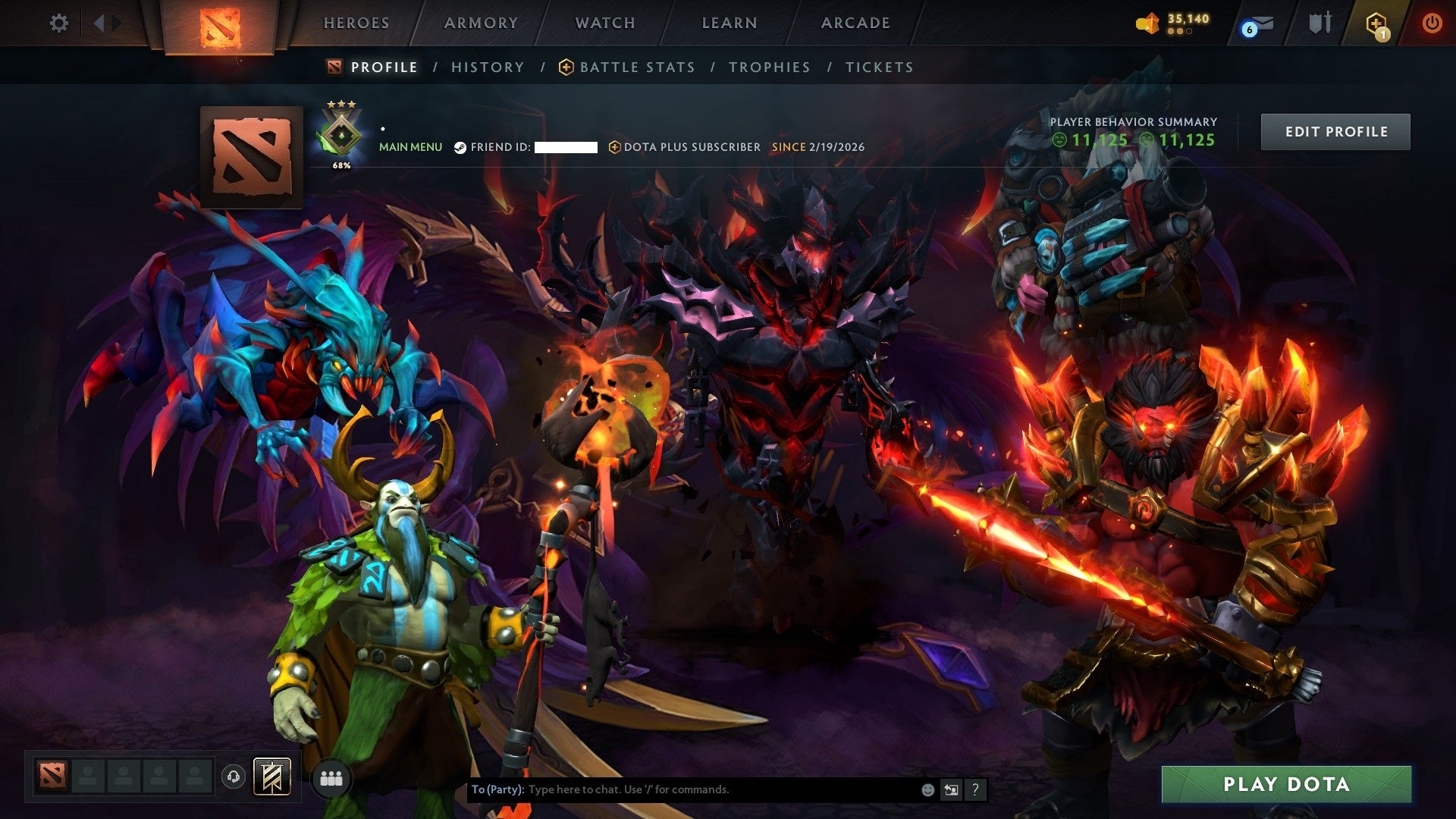Screen dimensions: 1456x819
Task: Open the ARCADE menu item
Action: tap(855, 23)
